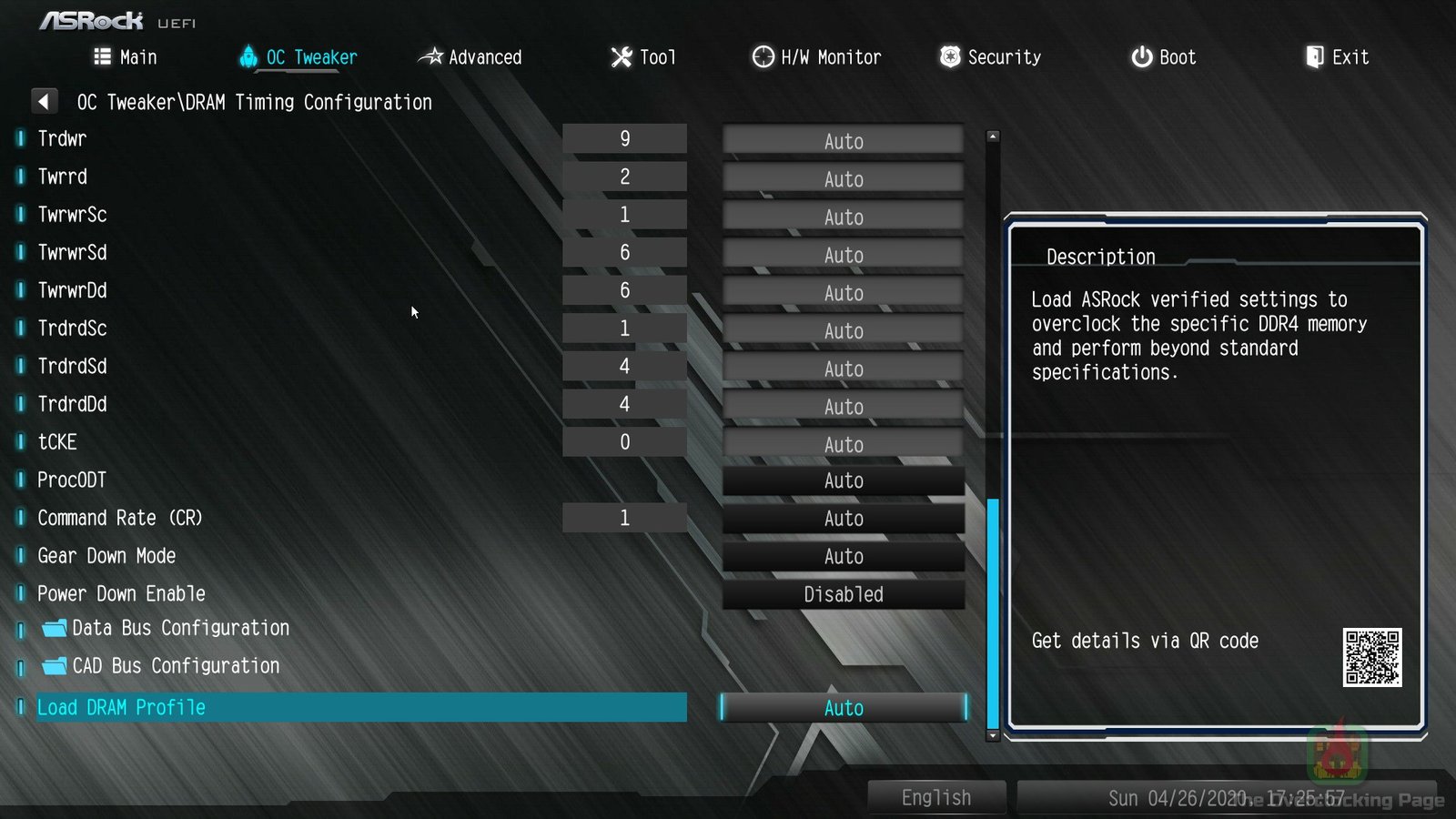Edit the tCKE Auto value field
1456x819 pixels.
pos(843,444)
